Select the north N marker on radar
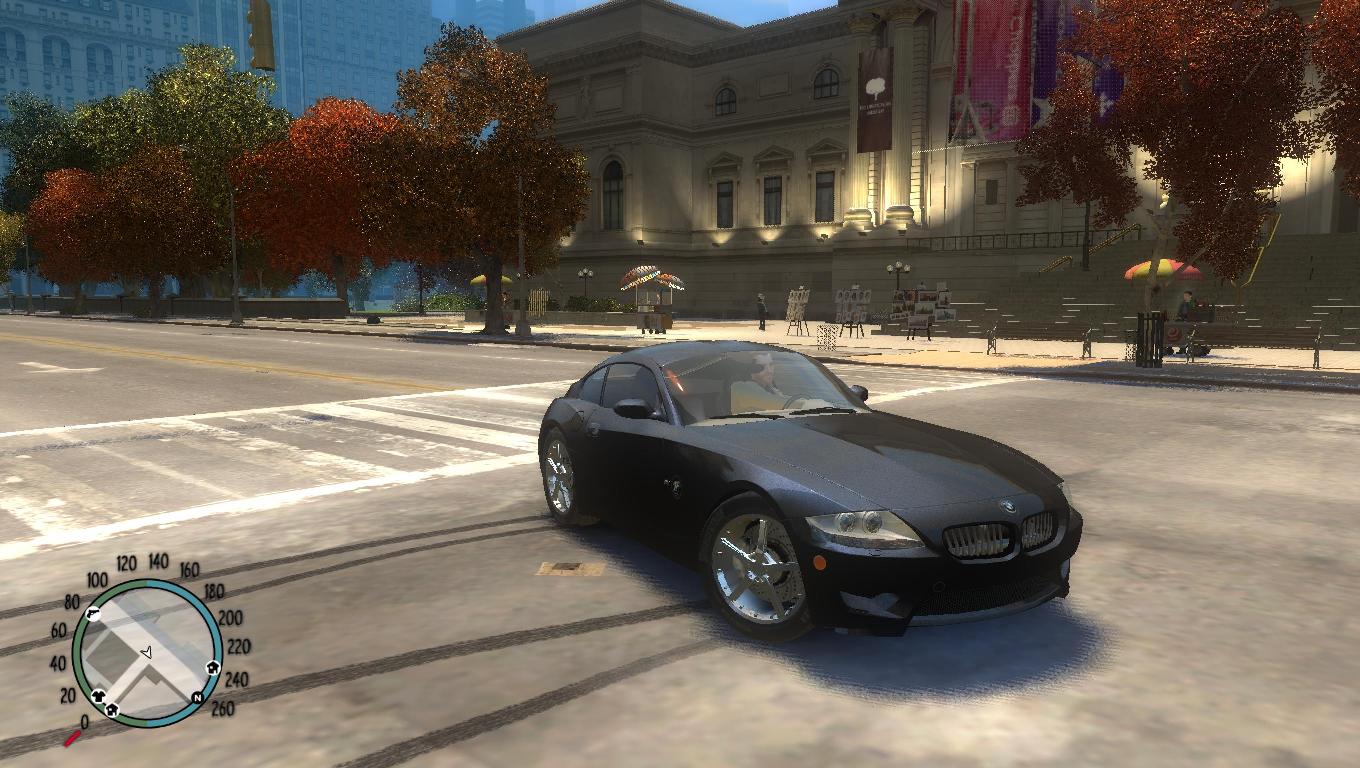This screenshot has height=768, width=1360. pyautogui.click(x=197, y=696)
